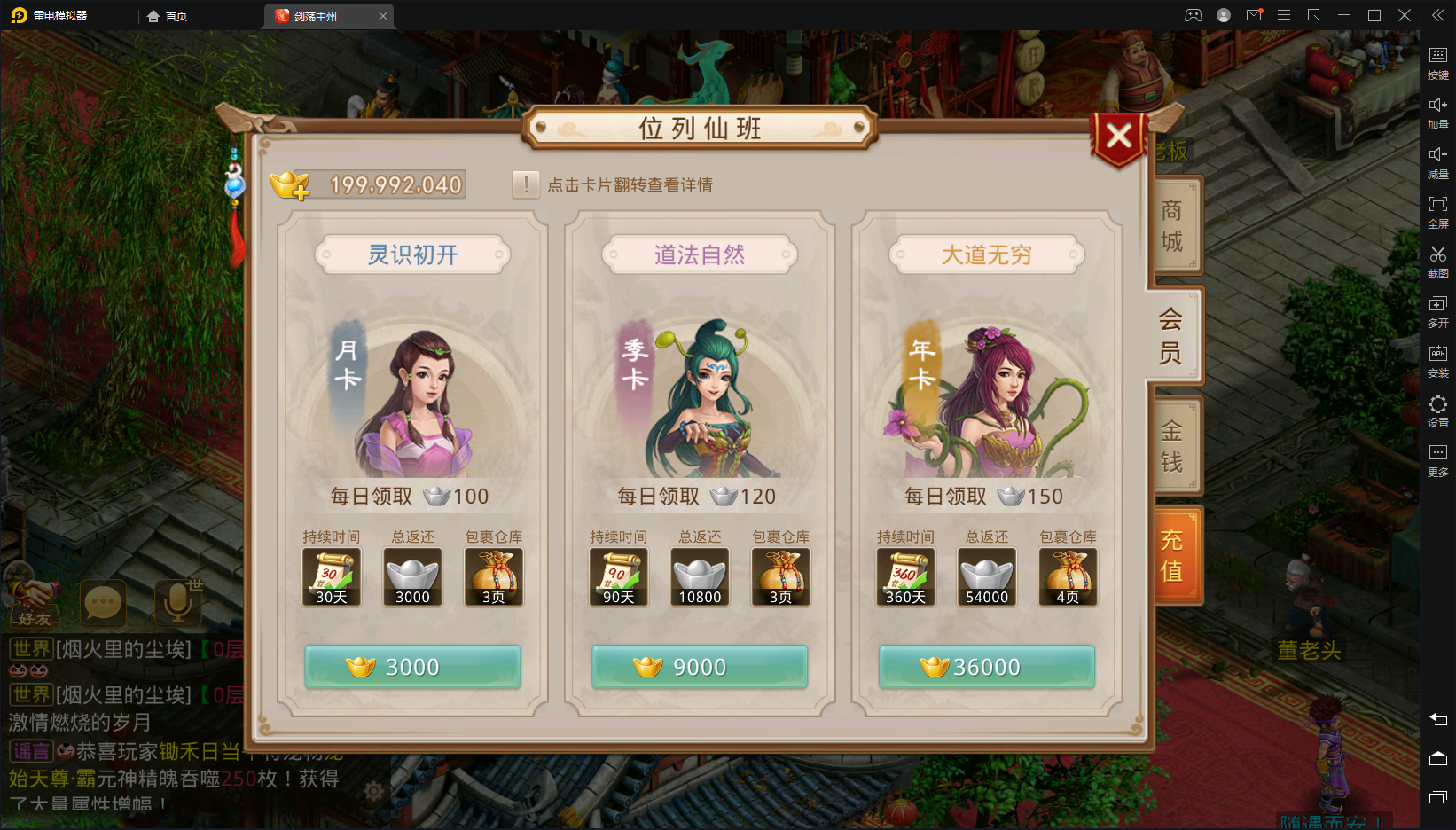The image size is (1456, 830).
Task: Close the 位列仙班 membership window
Action: click(1119, 137)
